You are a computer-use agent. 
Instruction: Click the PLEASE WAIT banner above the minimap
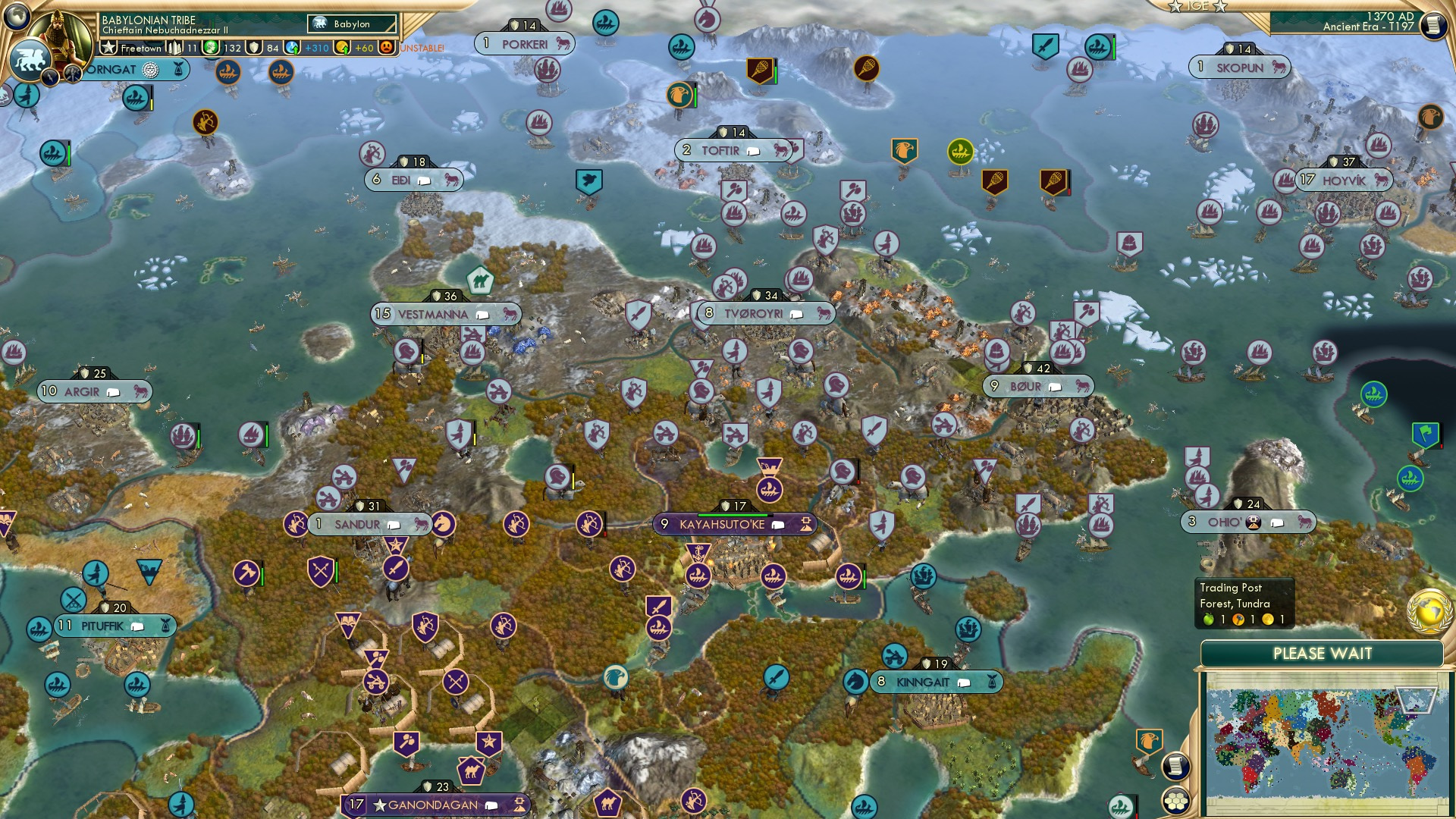click(1323, 653)
